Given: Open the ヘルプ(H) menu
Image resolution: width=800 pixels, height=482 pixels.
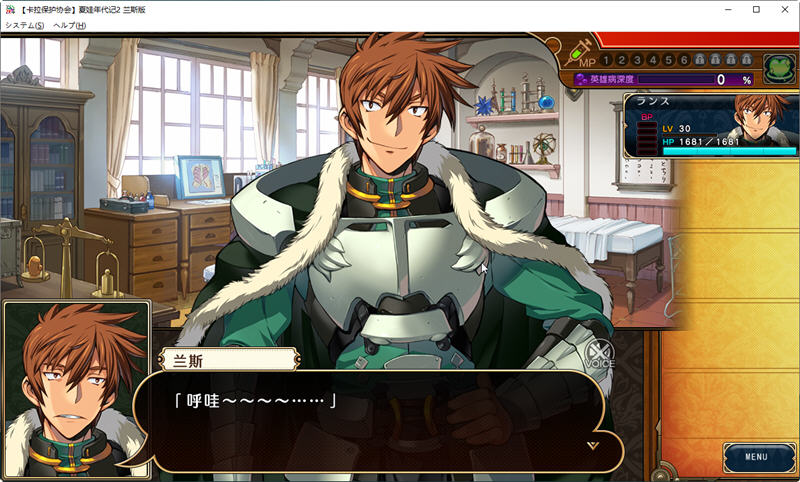Looking at the screenshot, I should 70,25.
